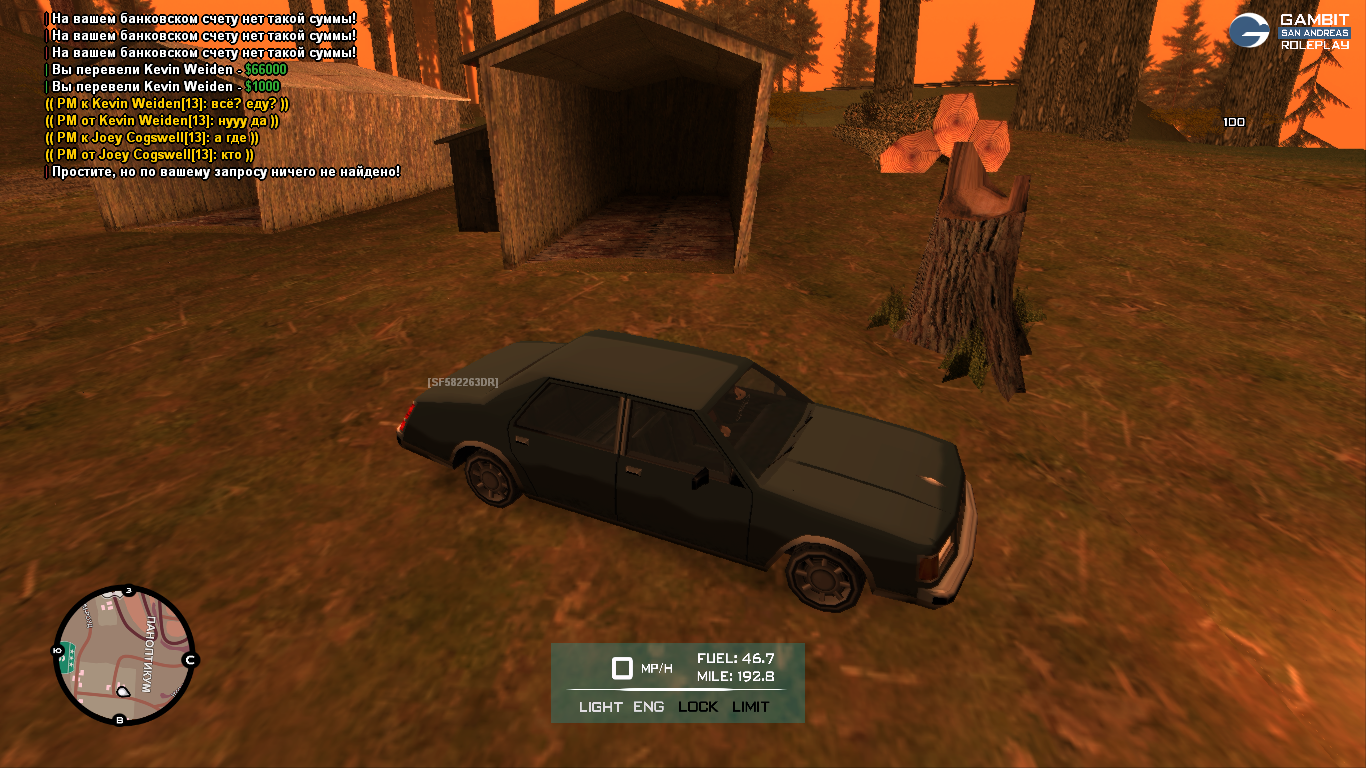
Task: Select the PM from Joey Cogswell chat line
Action: tap(150, 155)
